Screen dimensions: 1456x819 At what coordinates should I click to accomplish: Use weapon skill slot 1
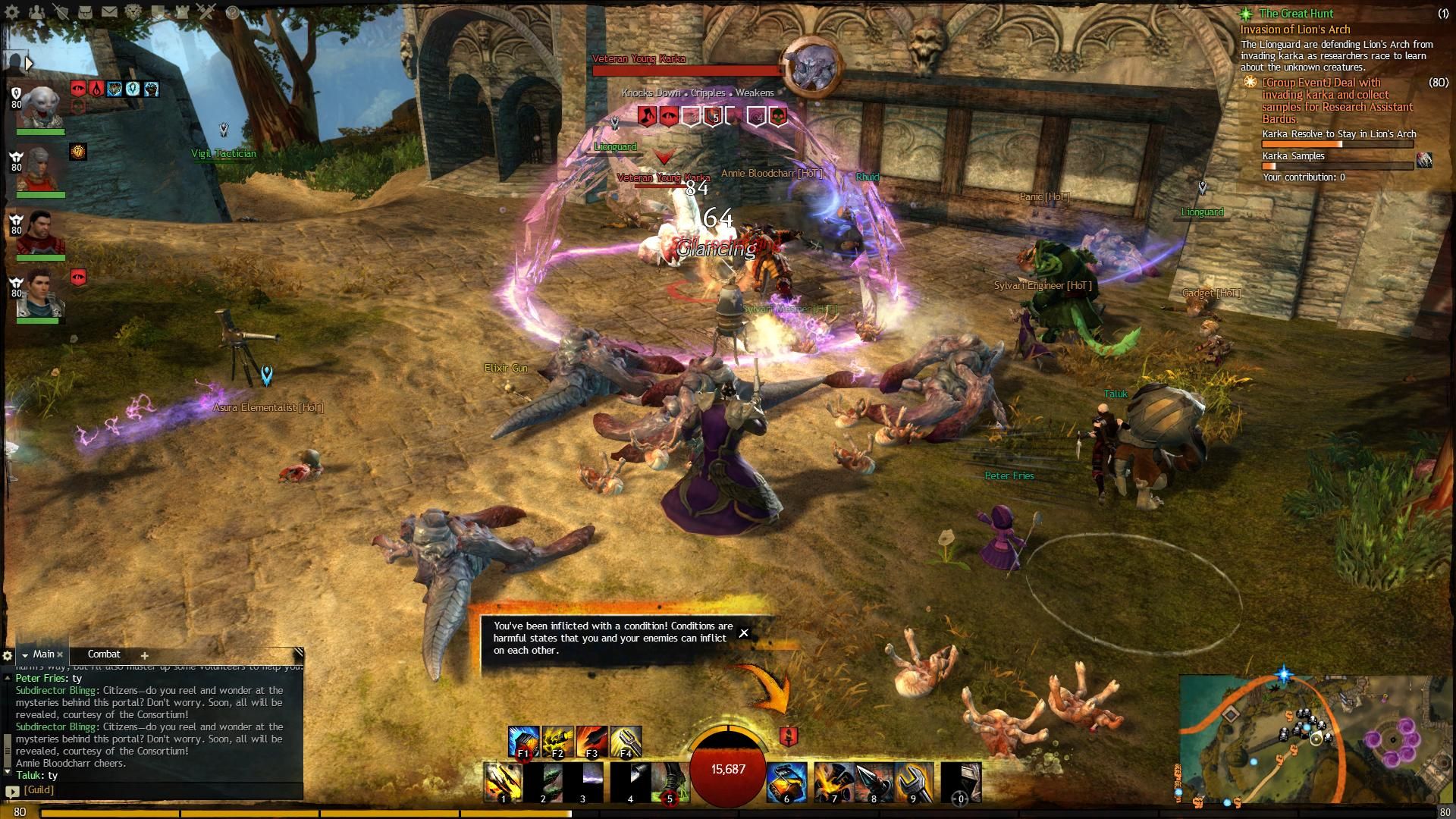[503, 782]
